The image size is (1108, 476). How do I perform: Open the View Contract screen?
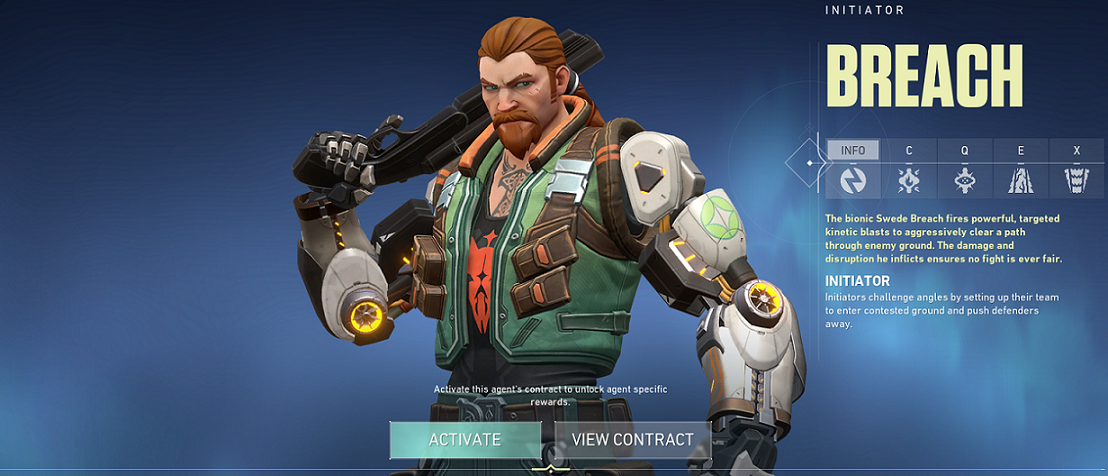coord(632,440)
